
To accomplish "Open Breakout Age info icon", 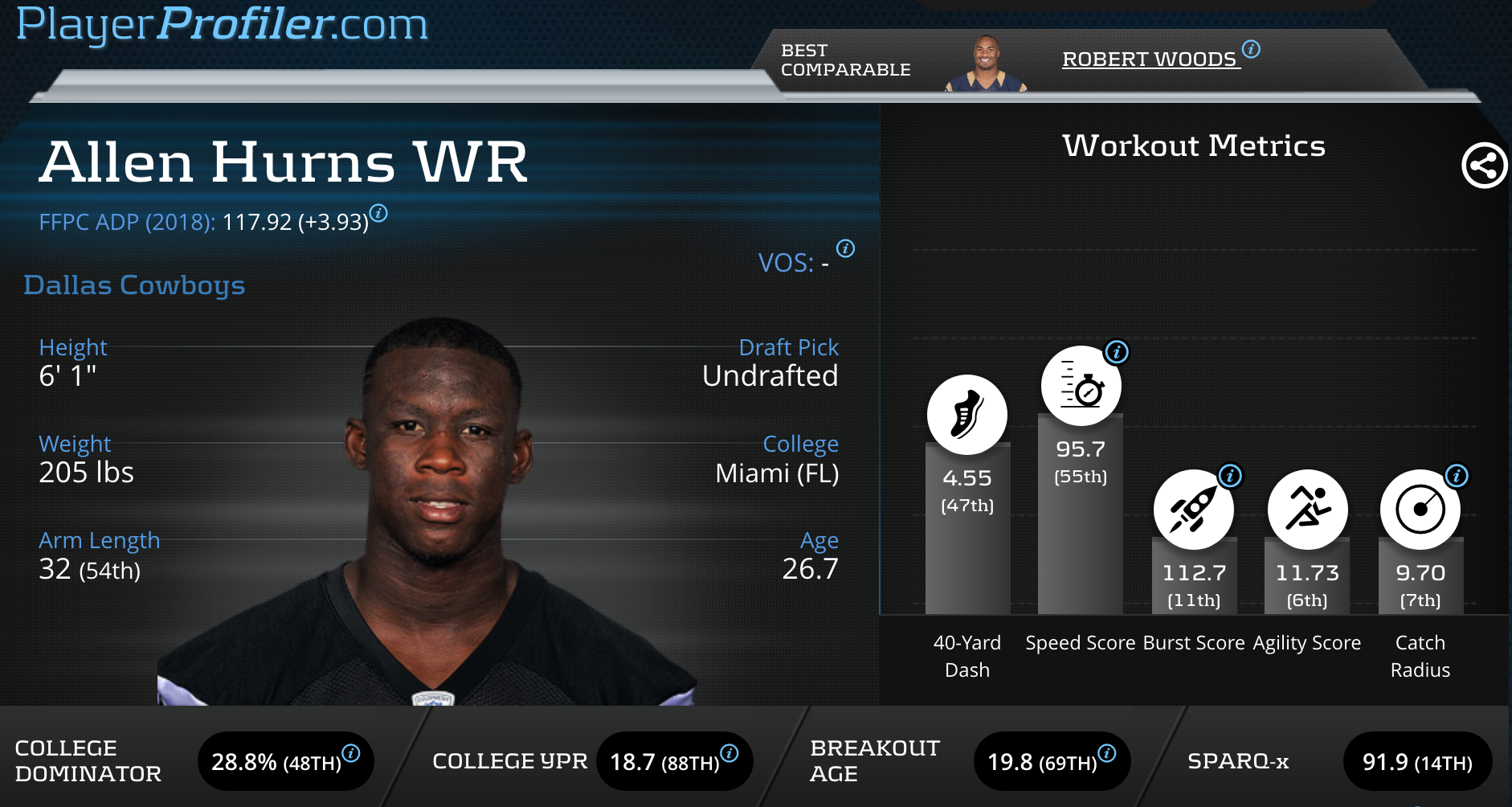I will pos(1106,752).
